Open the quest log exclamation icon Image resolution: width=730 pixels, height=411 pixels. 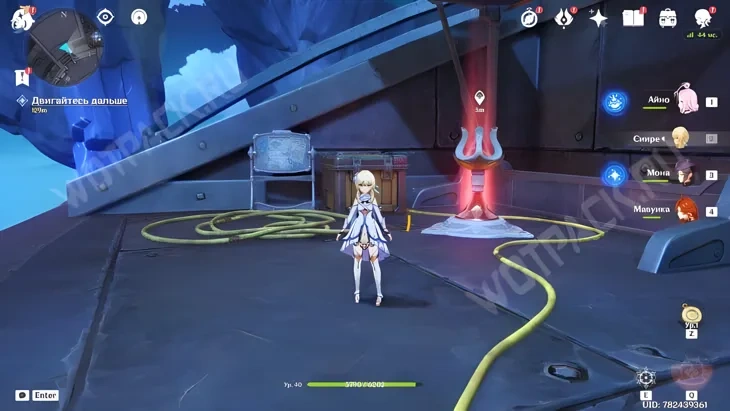coord(22,77)
